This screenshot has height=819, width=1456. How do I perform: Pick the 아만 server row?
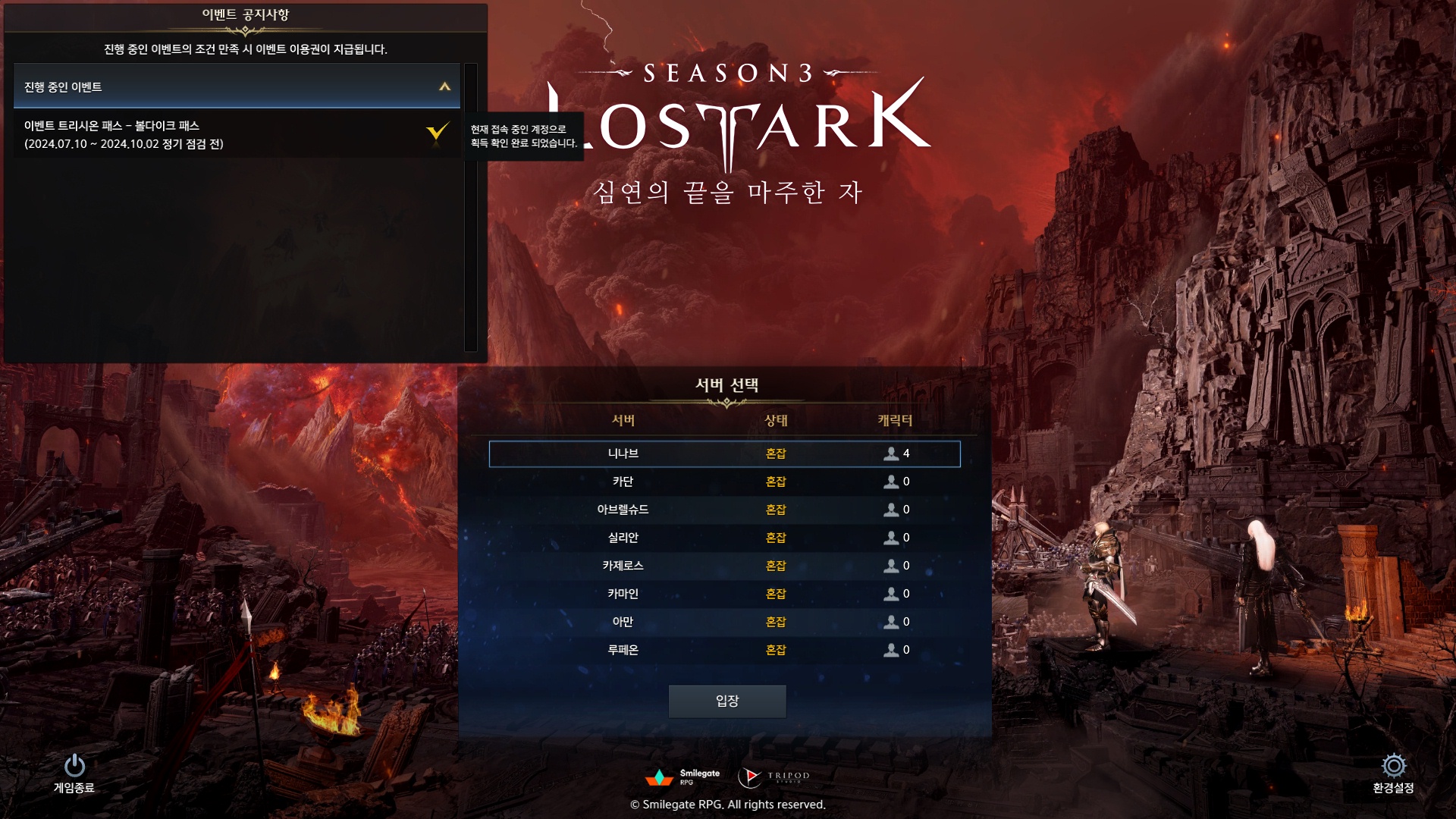tap(724, 622)
